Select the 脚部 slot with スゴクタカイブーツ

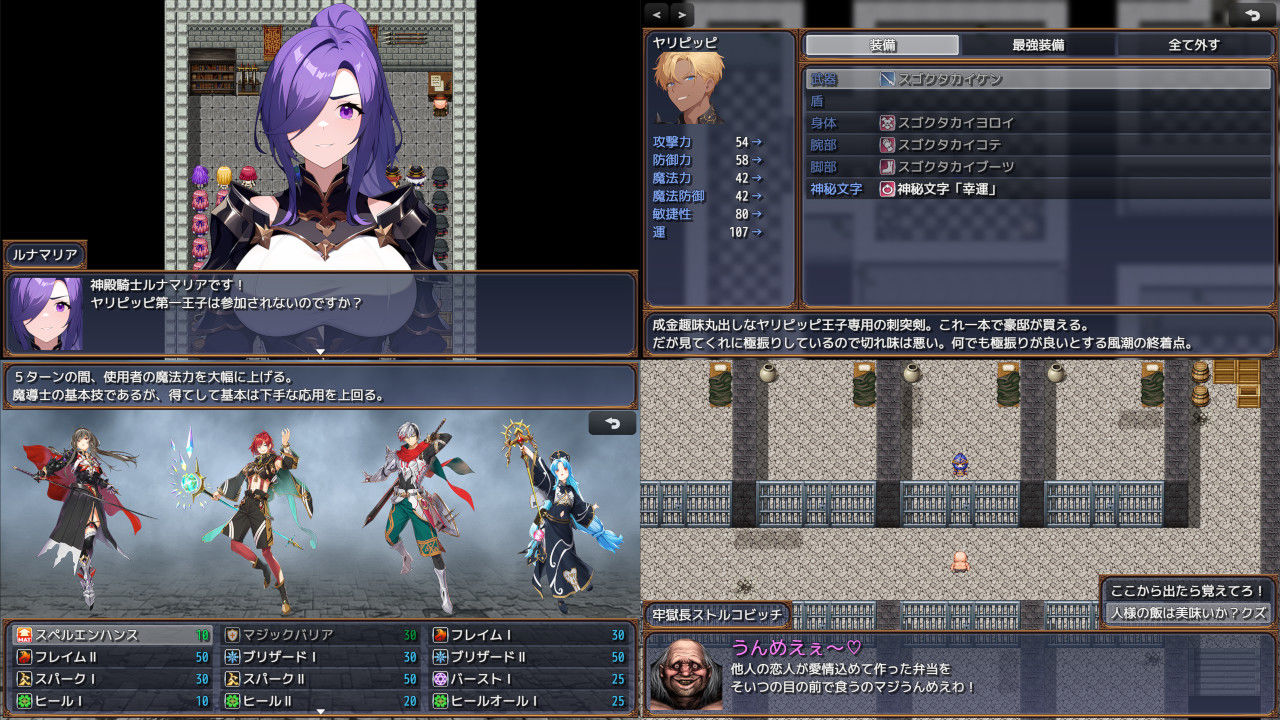[1038, 167]
